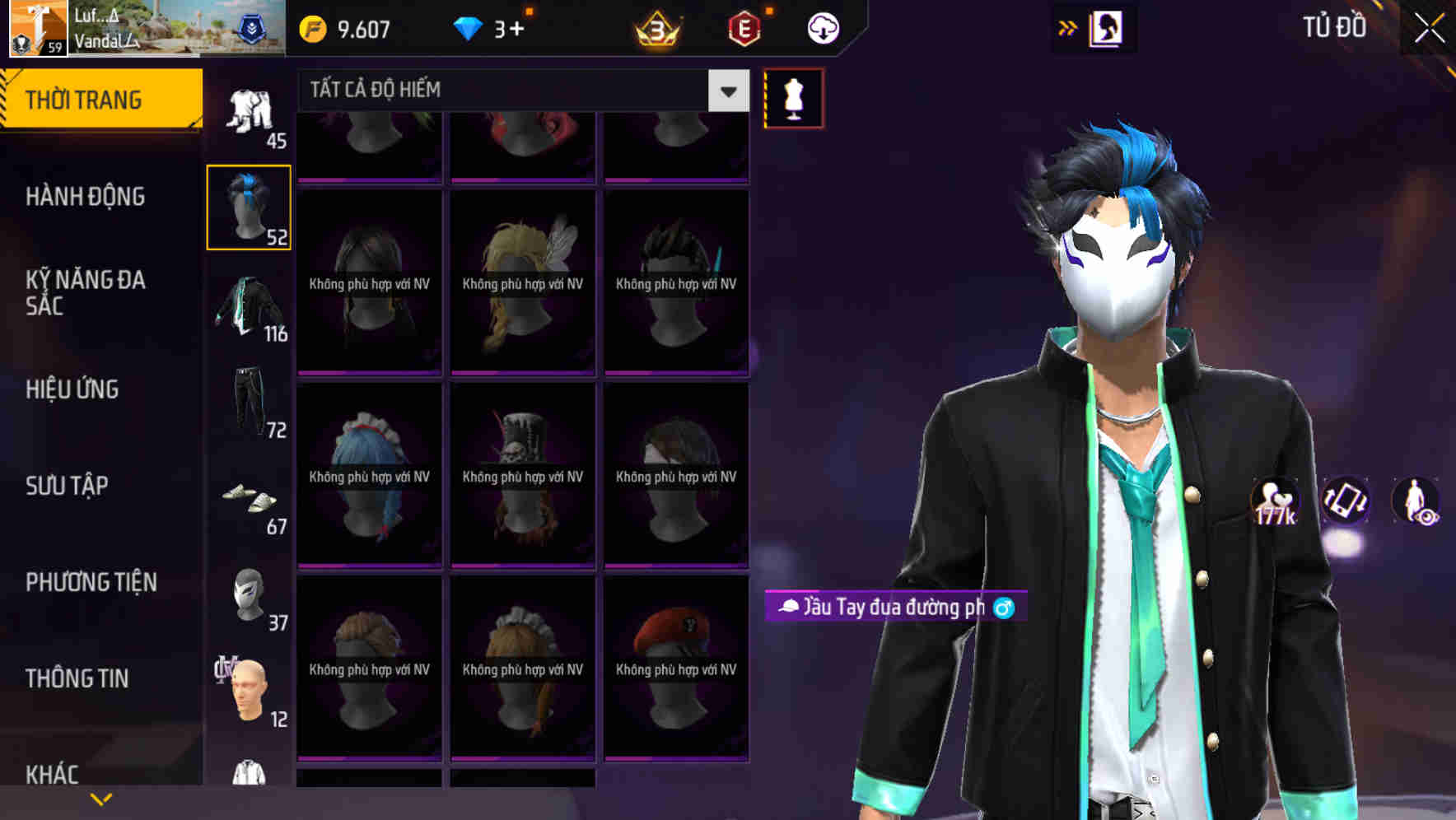Open the tops category icon with 116 items
1456x820 pixels.
(x=249, y=309)
